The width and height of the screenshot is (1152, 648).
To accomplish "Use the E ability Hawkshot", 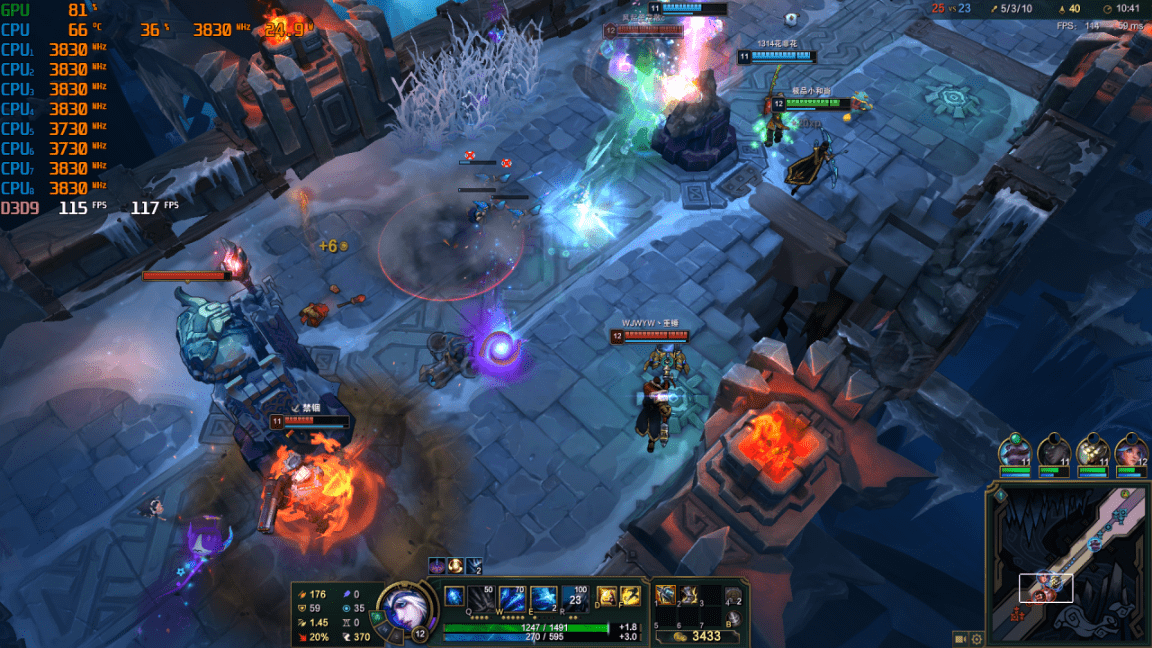I will point(544,597).
